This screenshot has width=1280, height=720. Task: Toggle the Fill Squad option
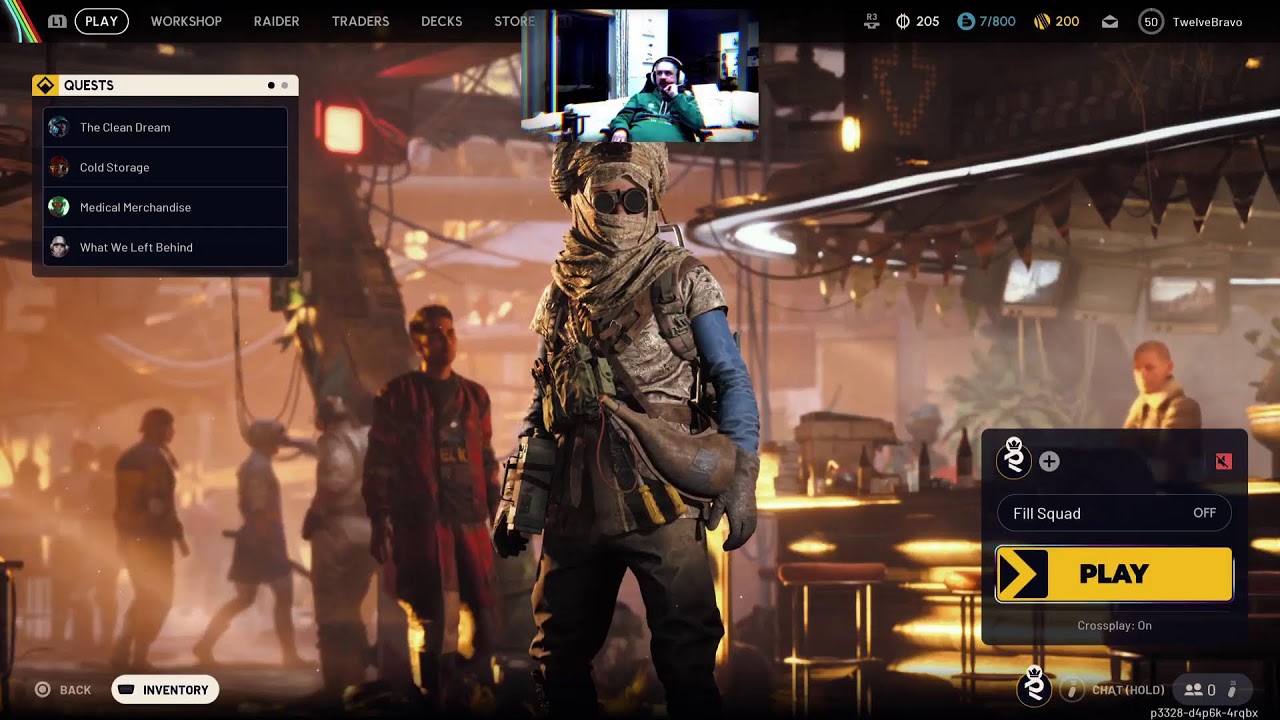pyautogui.click(x=1114, y=513)
